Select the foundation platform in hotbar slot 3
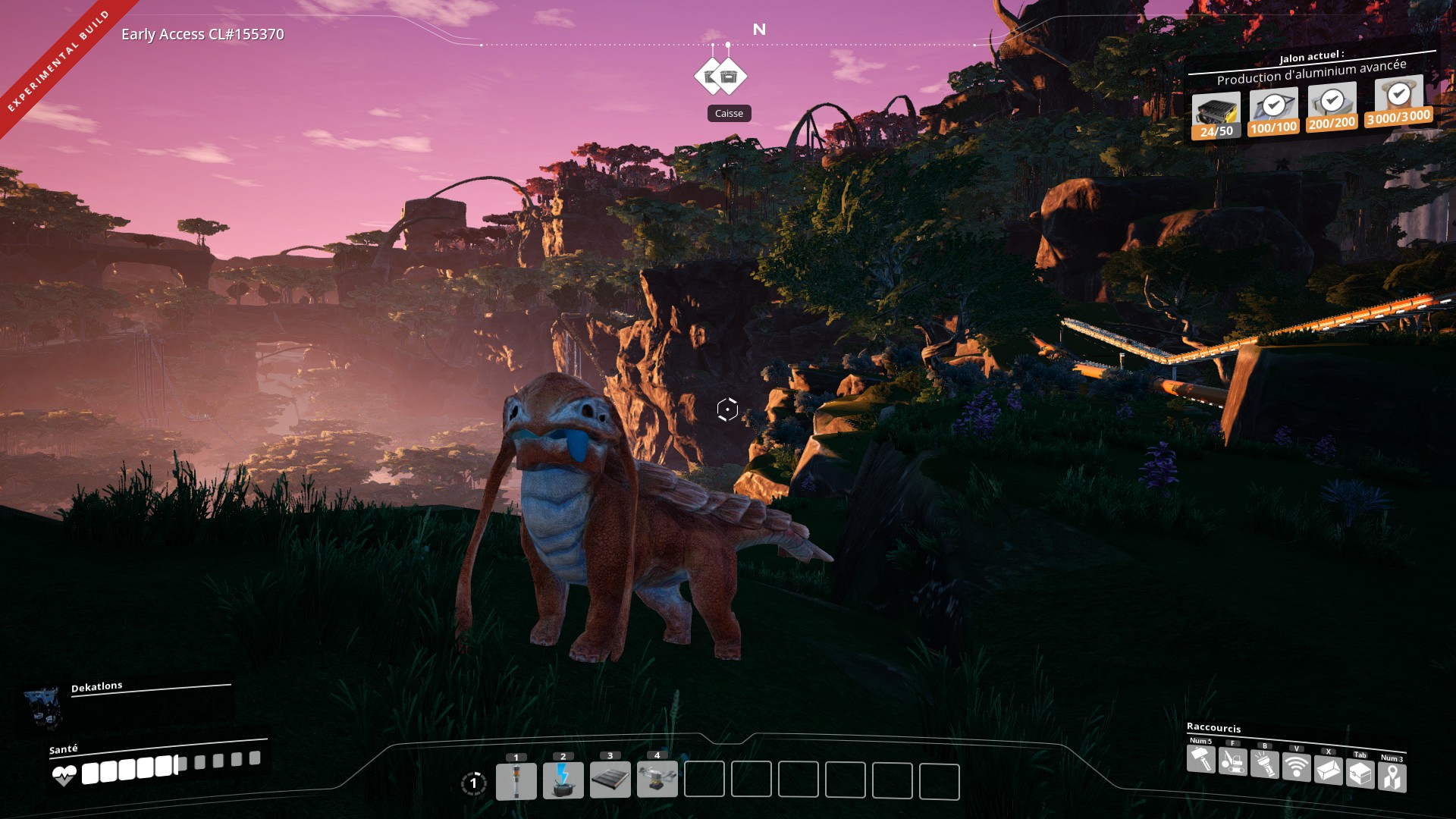 [610, 781]
